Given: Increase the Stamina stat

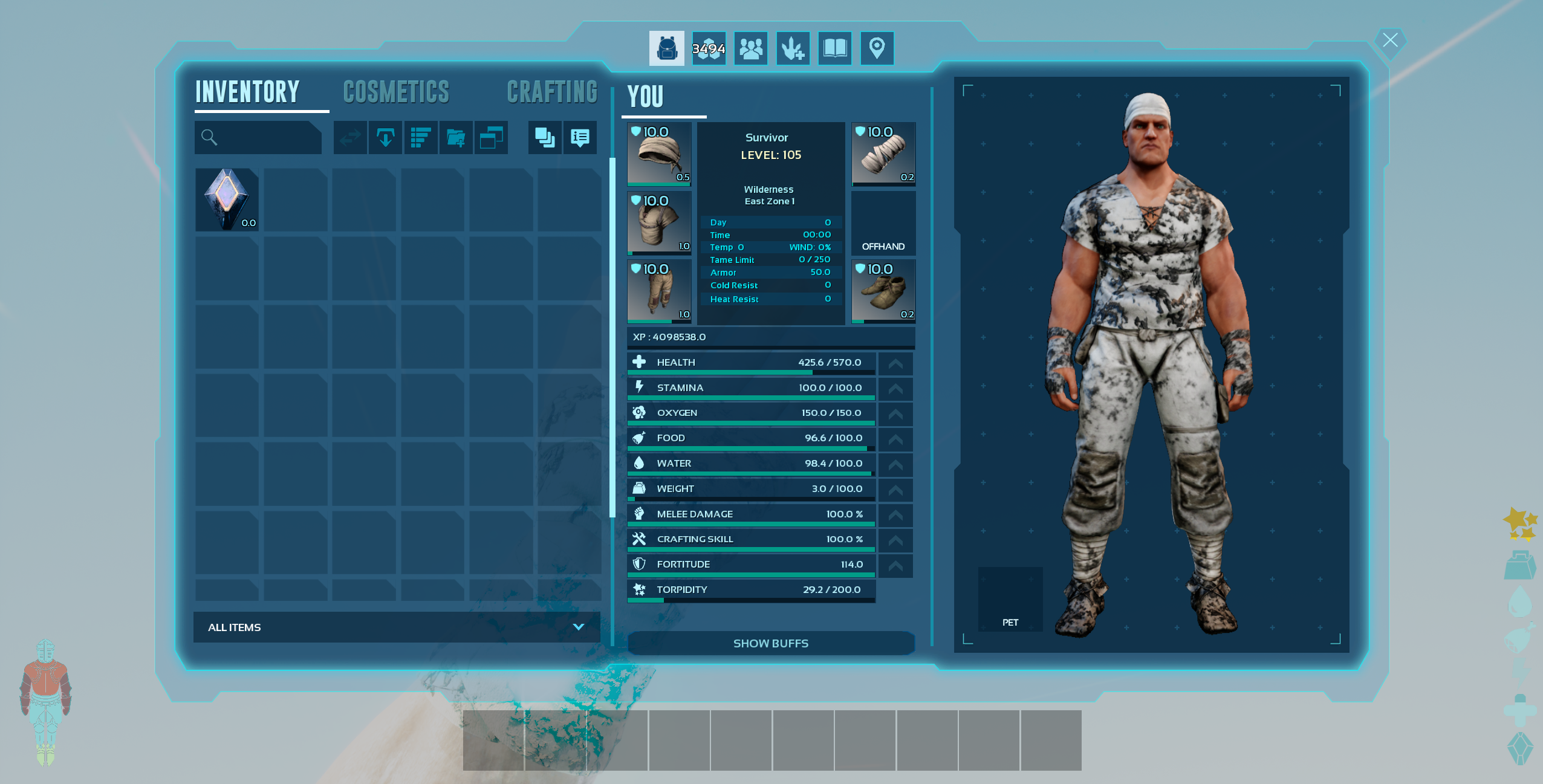Looking at the screenshot, I should (x=895, y=389).
